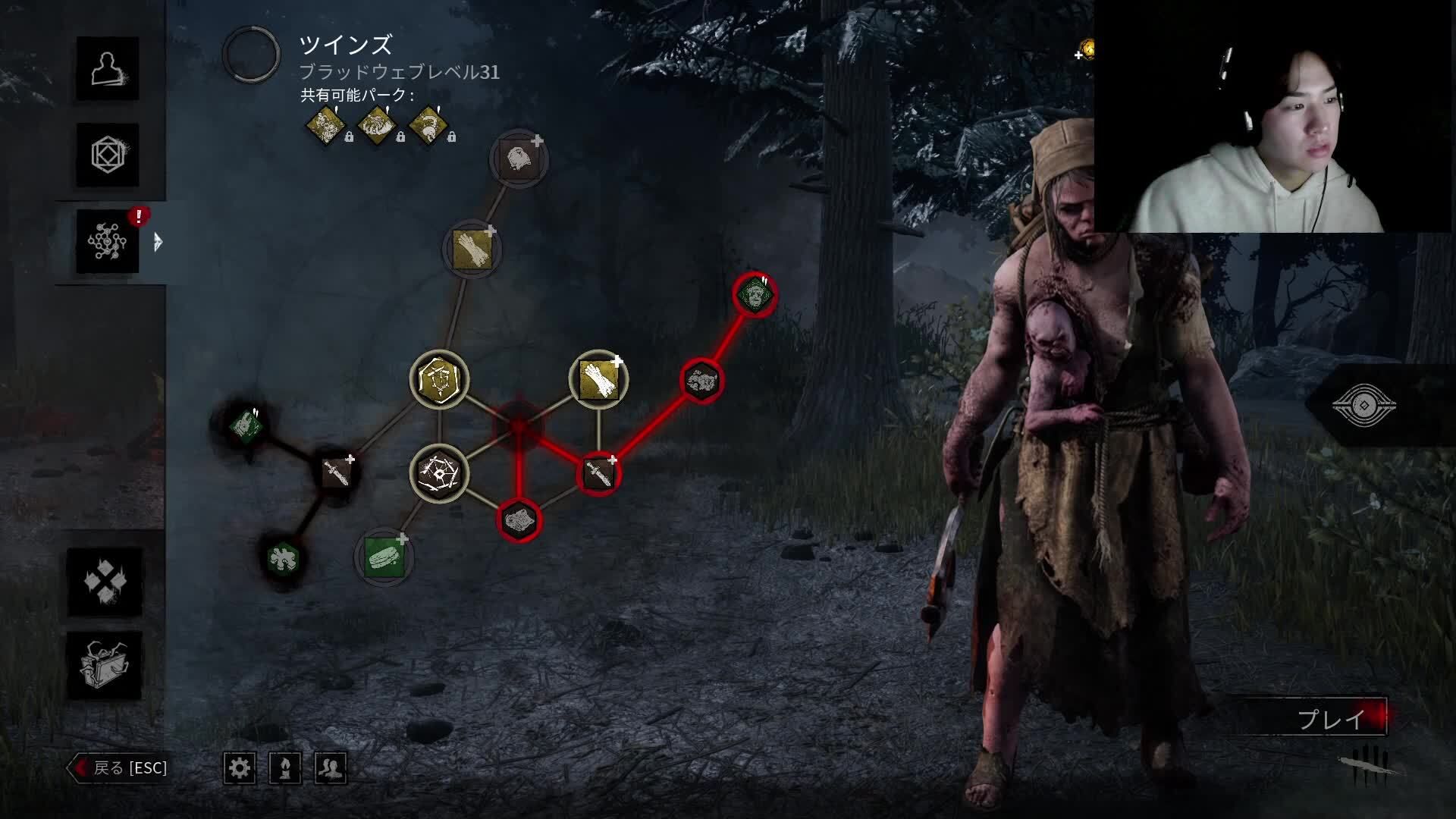Click the Play button
1456x819 pixels.
(1330, 718)
